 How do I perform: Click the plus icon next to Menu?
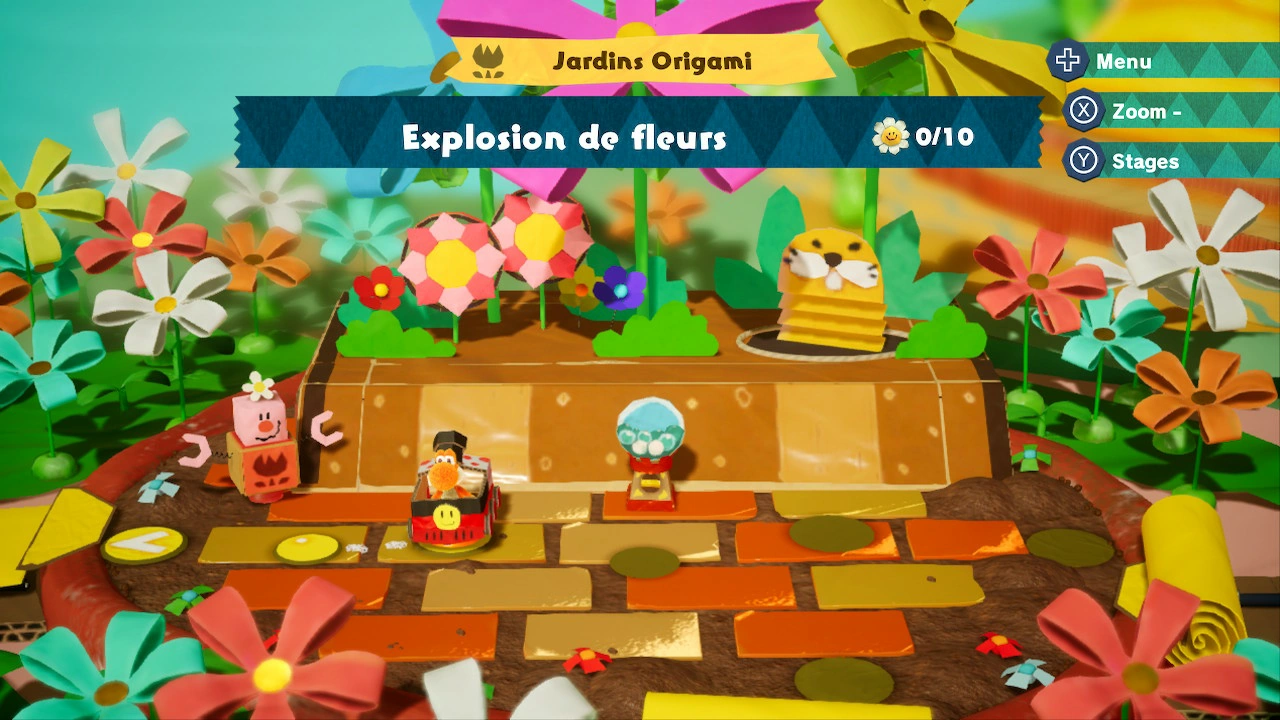(1068, 61)
